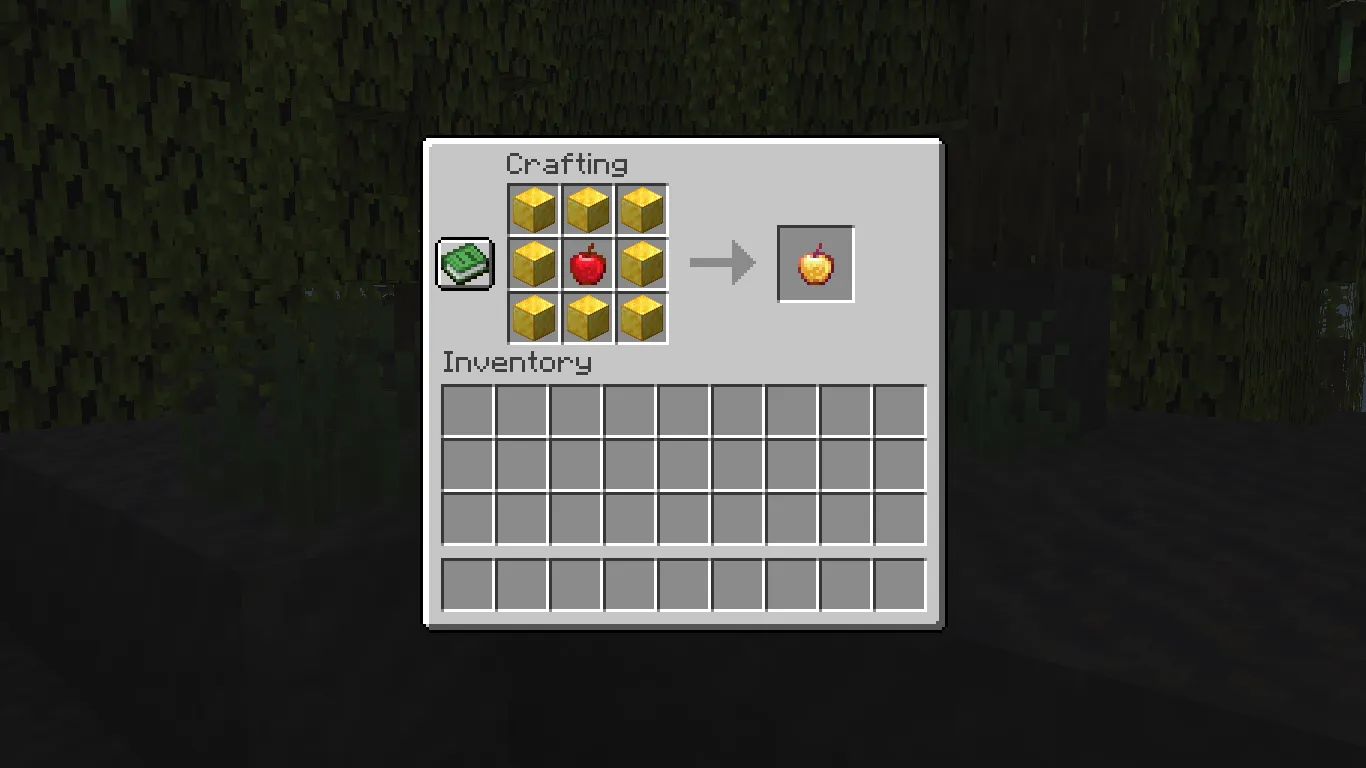
Task: Take the gold block in the bottom-right crafting slot
Action: pos(641,316)
